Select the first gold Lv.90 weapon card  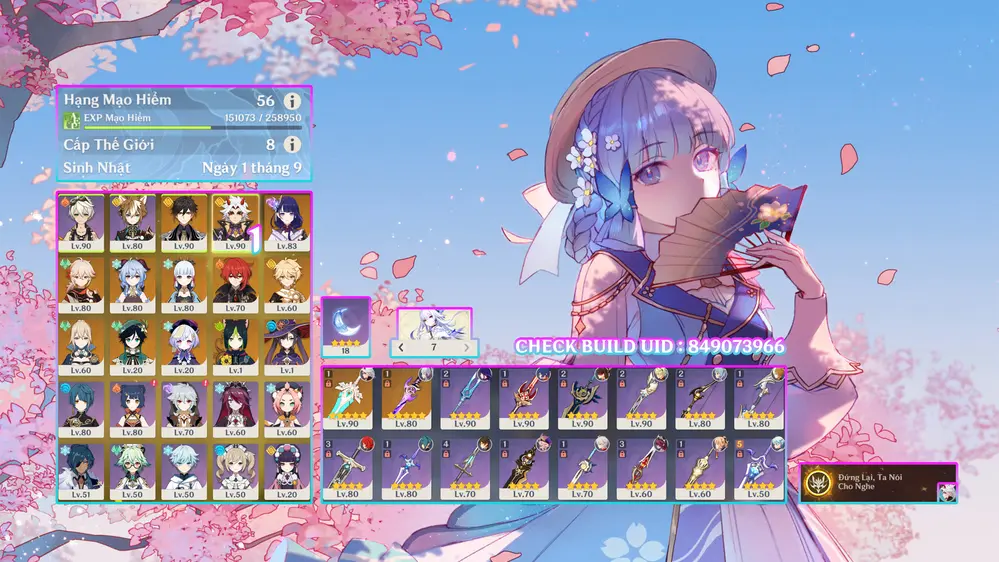348,402
